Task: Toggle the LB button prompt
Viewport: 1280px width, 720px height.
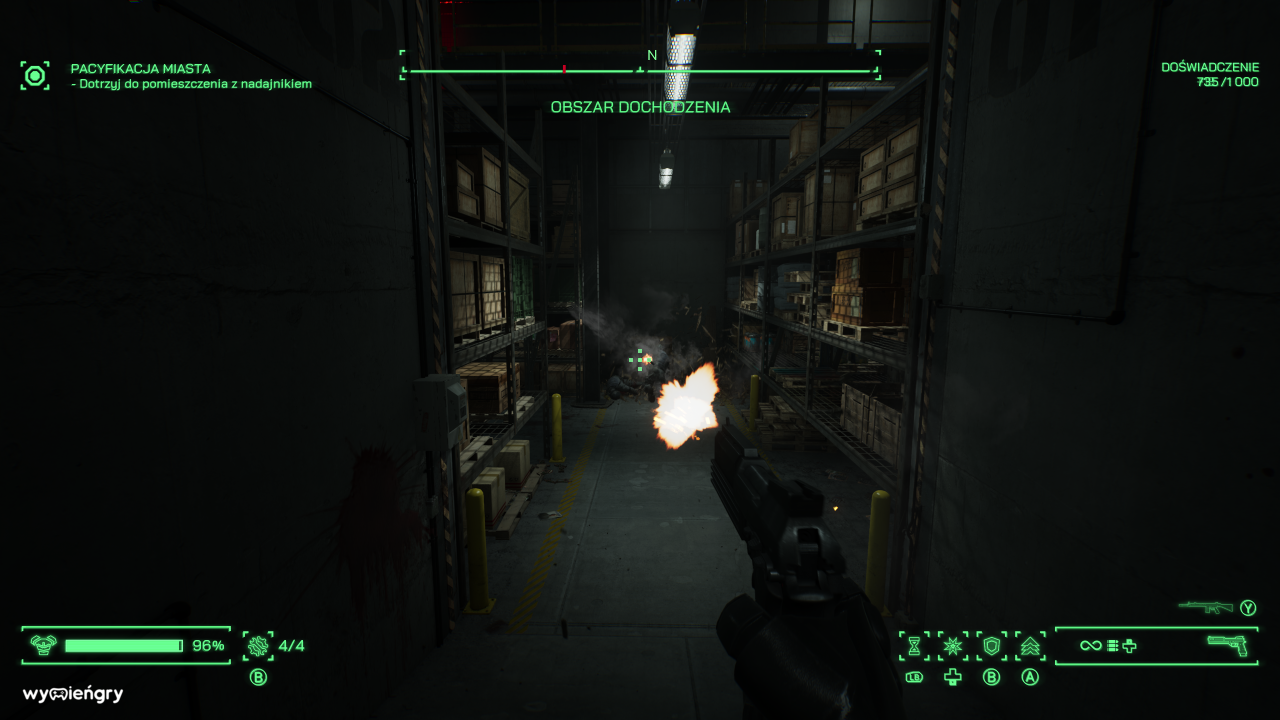Action: pos(915,677)
